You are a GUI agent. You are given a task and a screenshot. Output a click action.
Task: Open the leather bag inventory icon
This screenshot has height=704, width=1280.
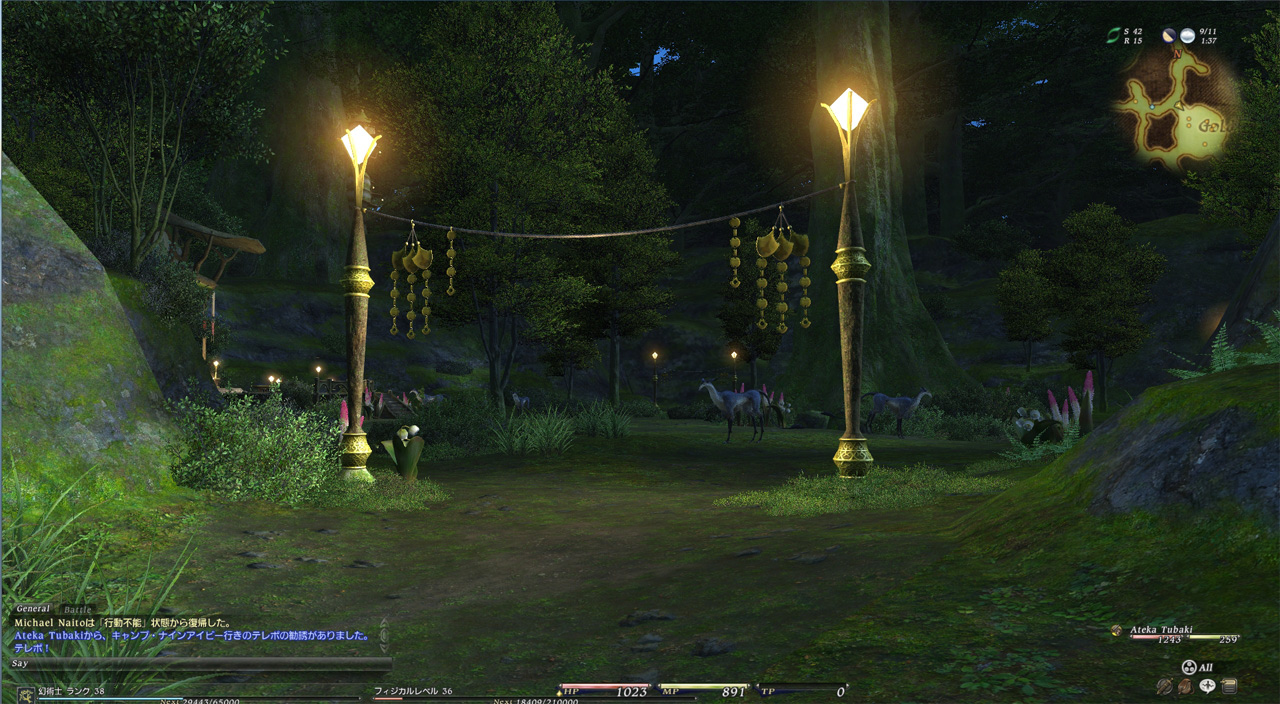(x=1185, y=686)
